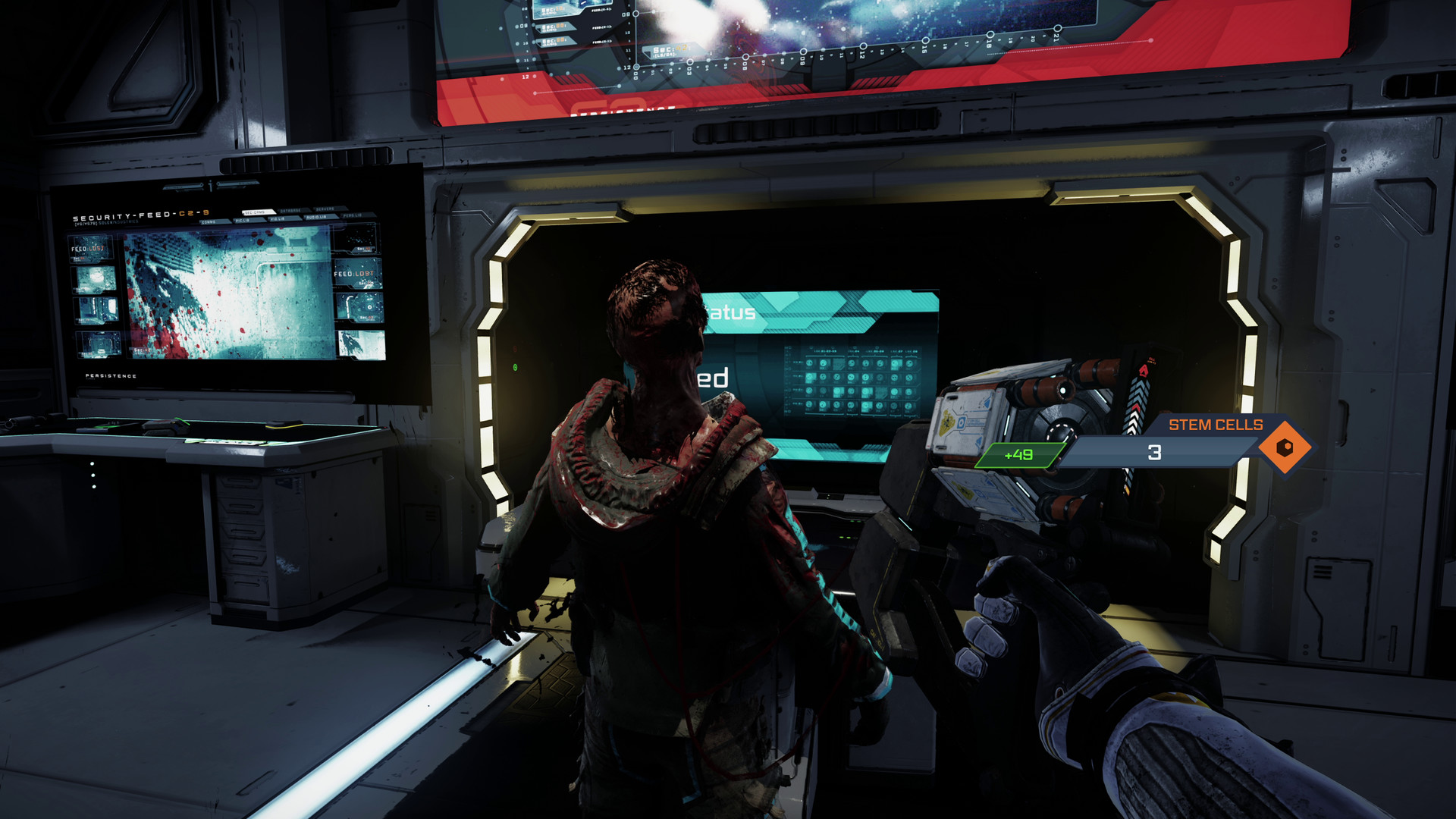The image size is (1456, 819).
Task: Open the SERVERS tab
Action: 326,209
